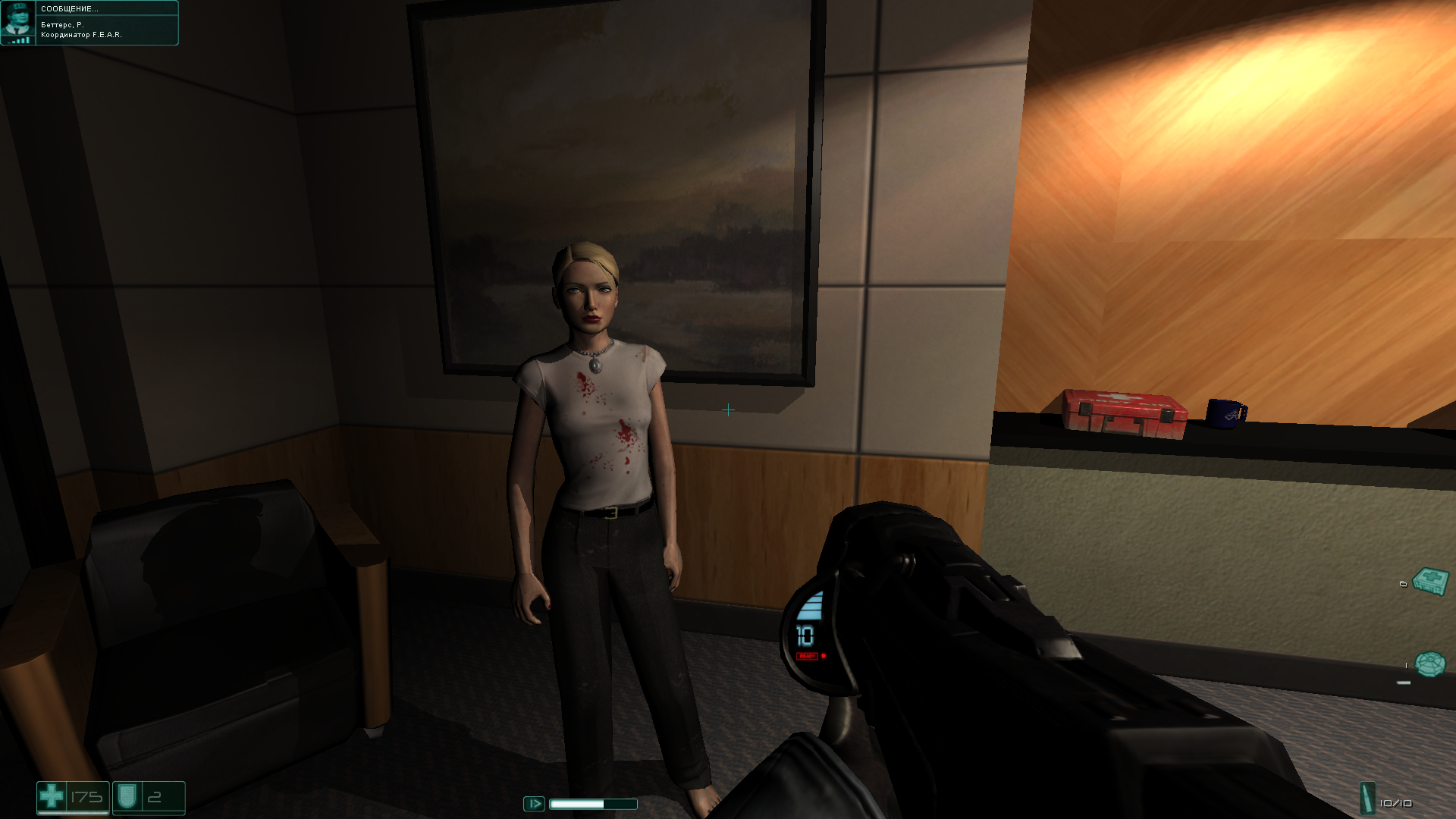Click the green health cross icon
Viewport: 1456px width, 819px height.
click(52, 796)
